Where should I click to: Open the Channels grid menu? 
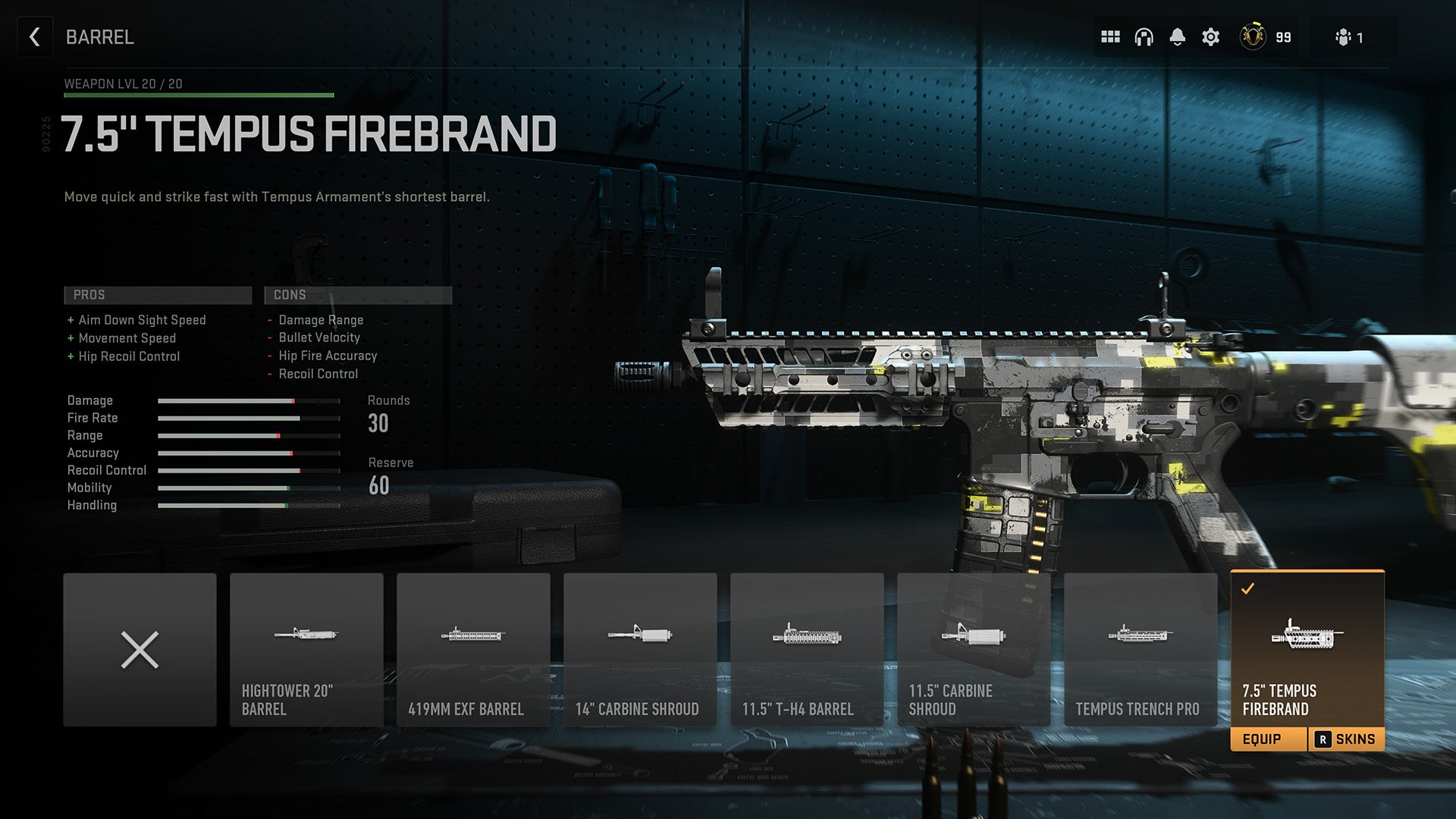pos(1109,36)
